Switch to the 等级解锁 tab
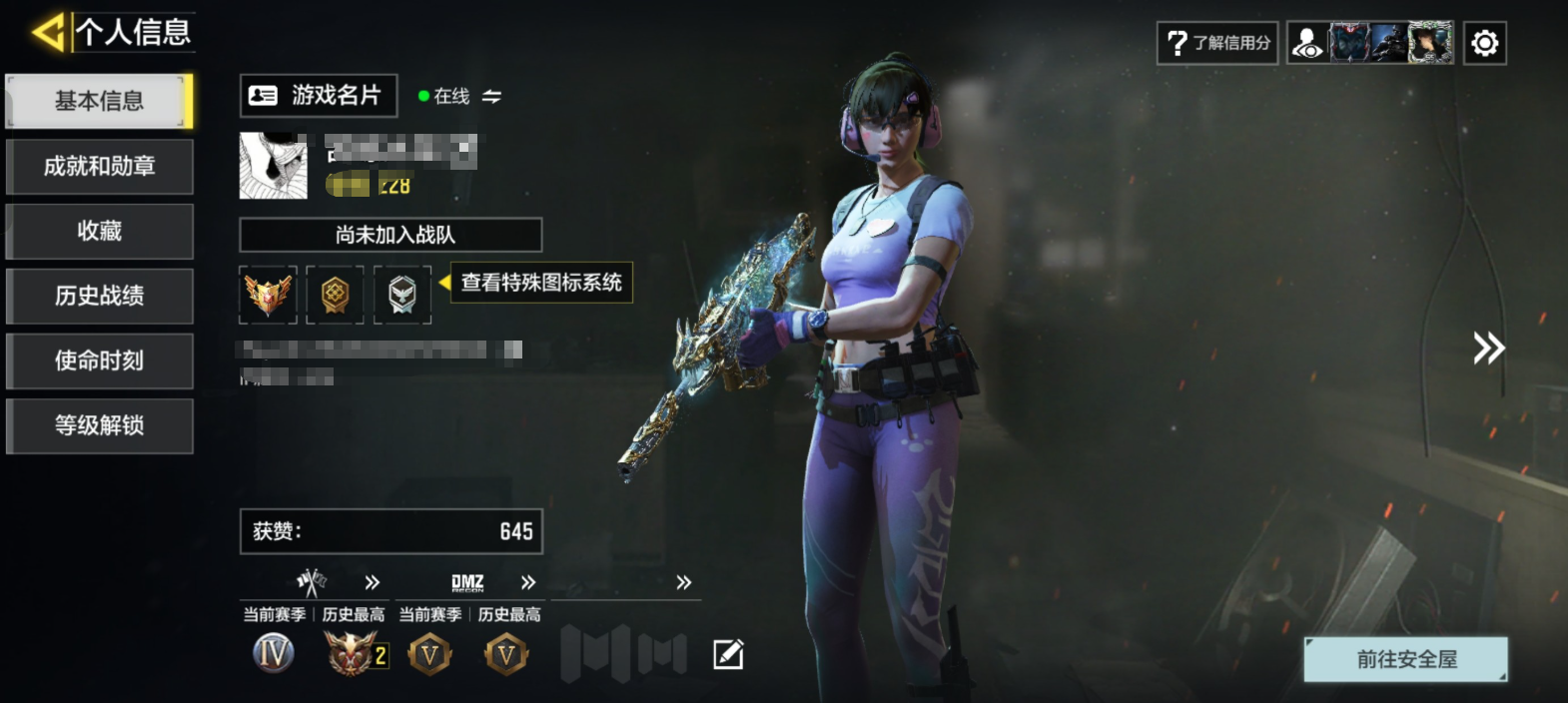Image resolution: width=1568 pixels, height=703 pixels. point(99,425)
